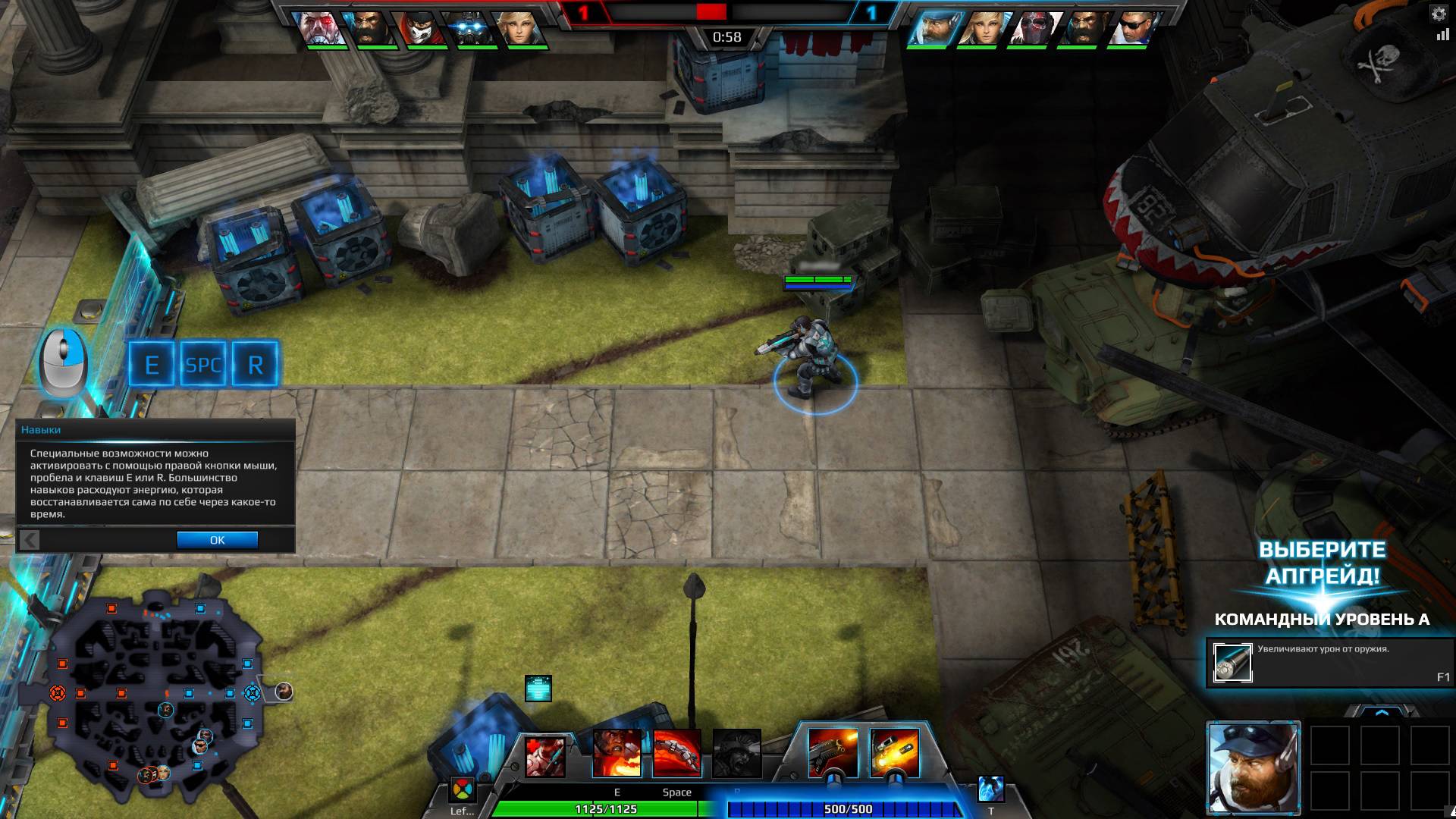Activate the blue swirl ability icon

(990, 789)
